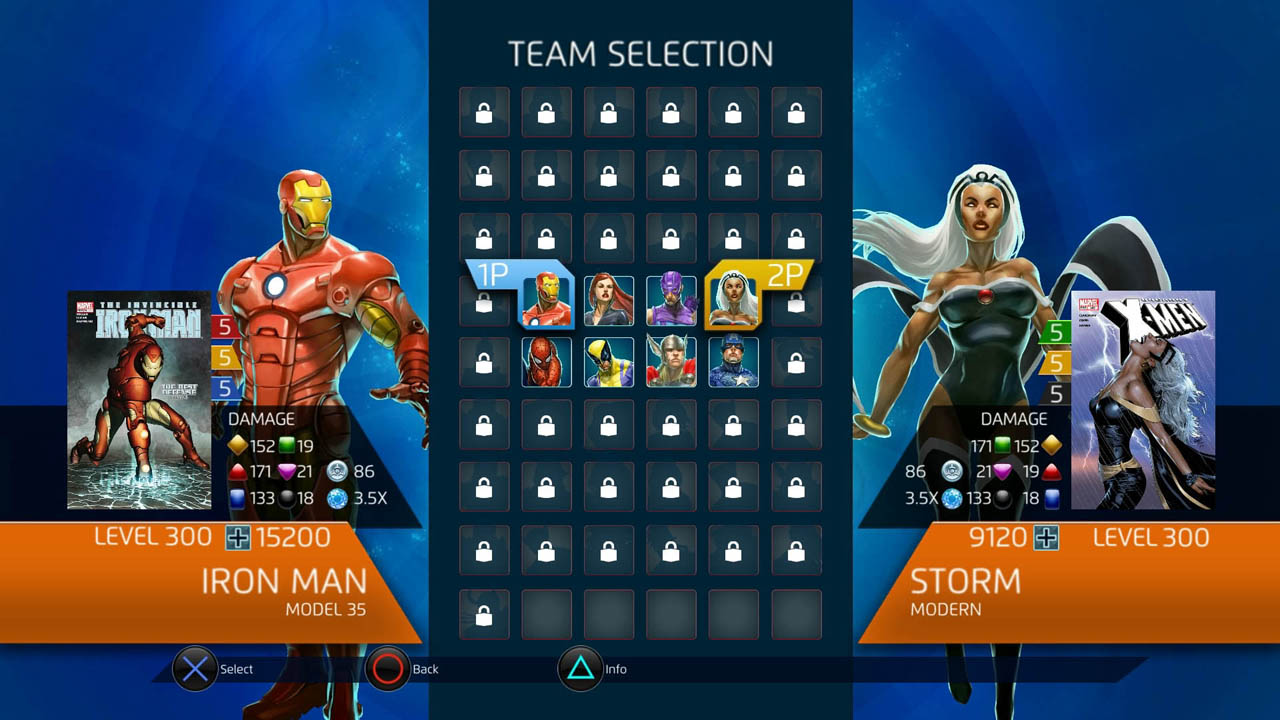The height and width of the screenshot is (720, 1280).
Task: Click the padlock in the top-left roster slot
Action: (x=484, y=112)
